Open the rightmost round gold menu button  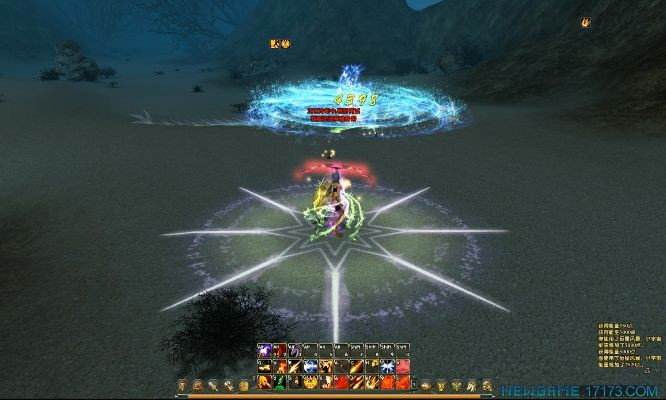coord(486,385)
